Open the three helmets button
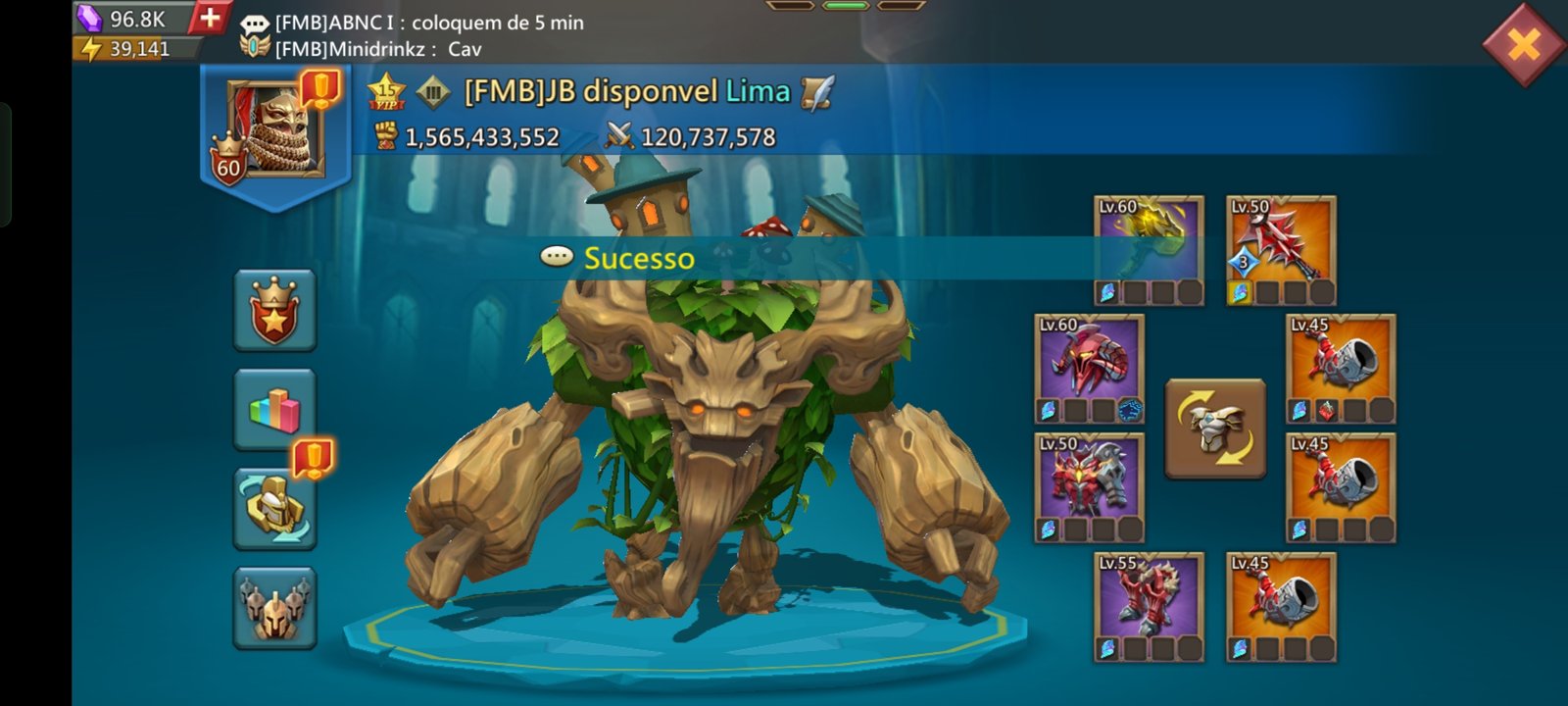This screenshot has height=706, width=1568. pyautogui.click(x=274, y=608)
